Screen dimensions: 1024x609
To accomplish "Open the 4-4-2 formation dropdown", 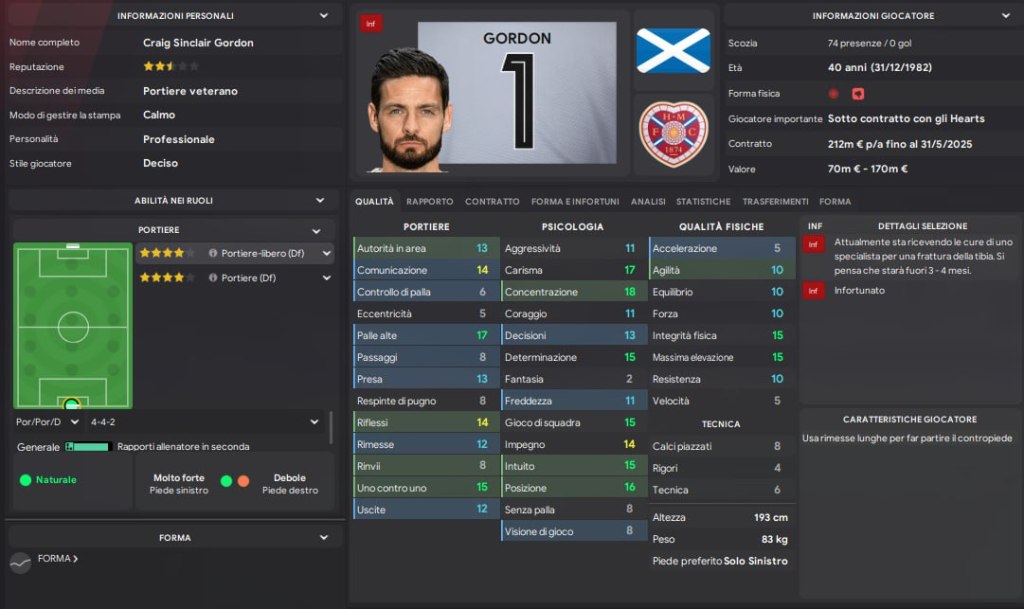I will point(314,422).
